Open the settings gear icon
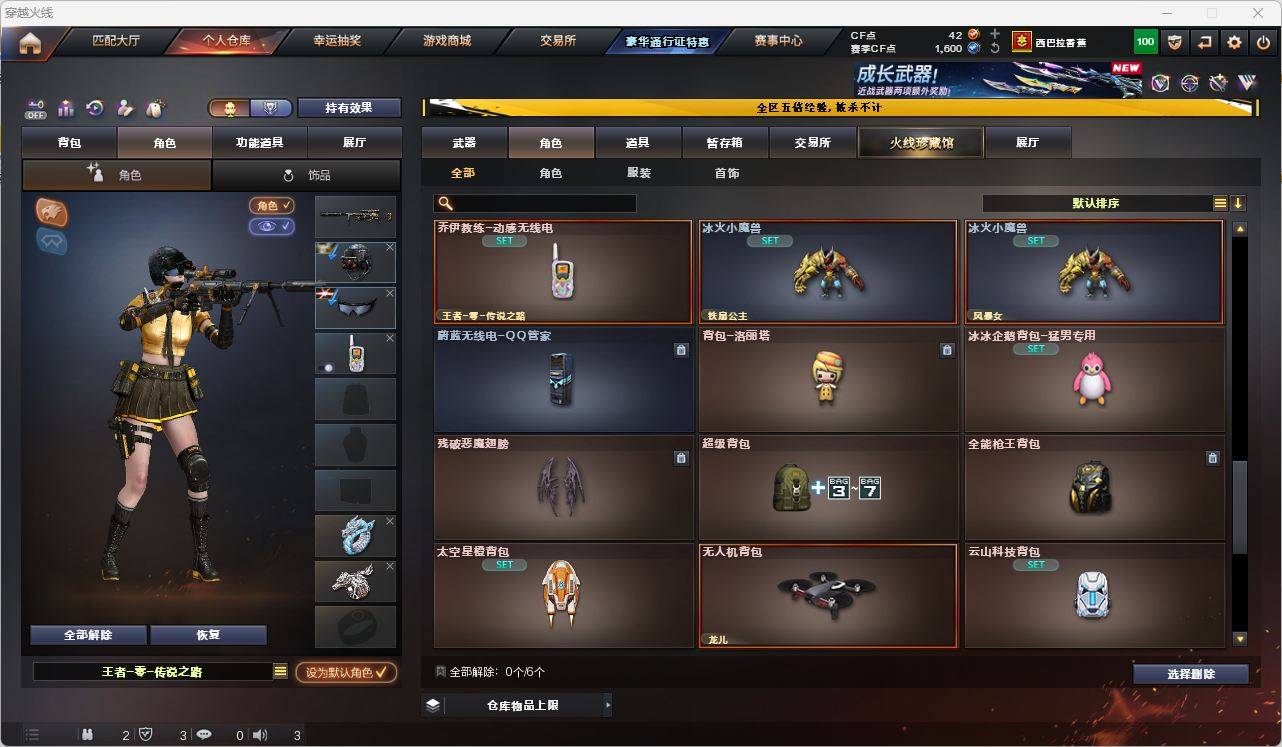Image resolution: width=1282 pixels, height=747 pixels. pos(1232,41)
